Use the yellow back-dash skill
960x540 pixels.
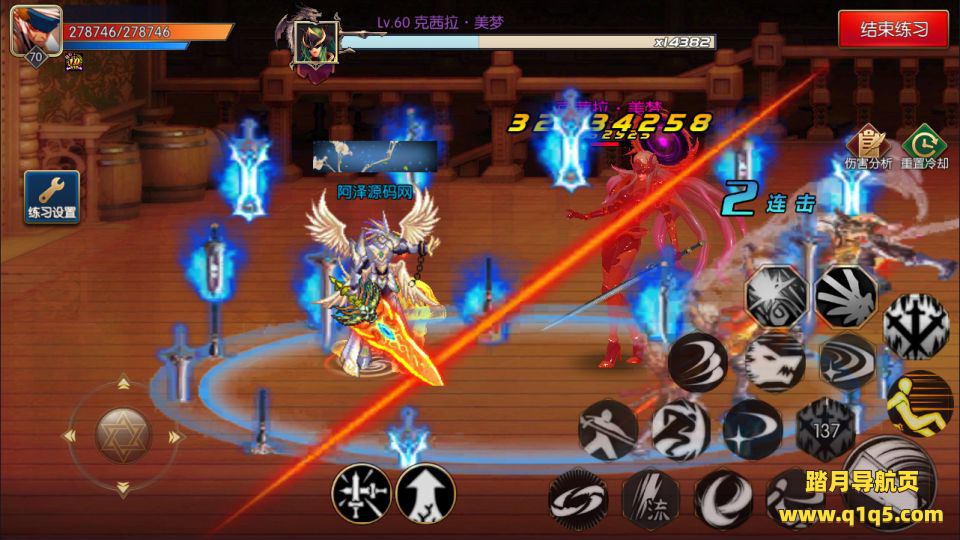tap(920, 402)
